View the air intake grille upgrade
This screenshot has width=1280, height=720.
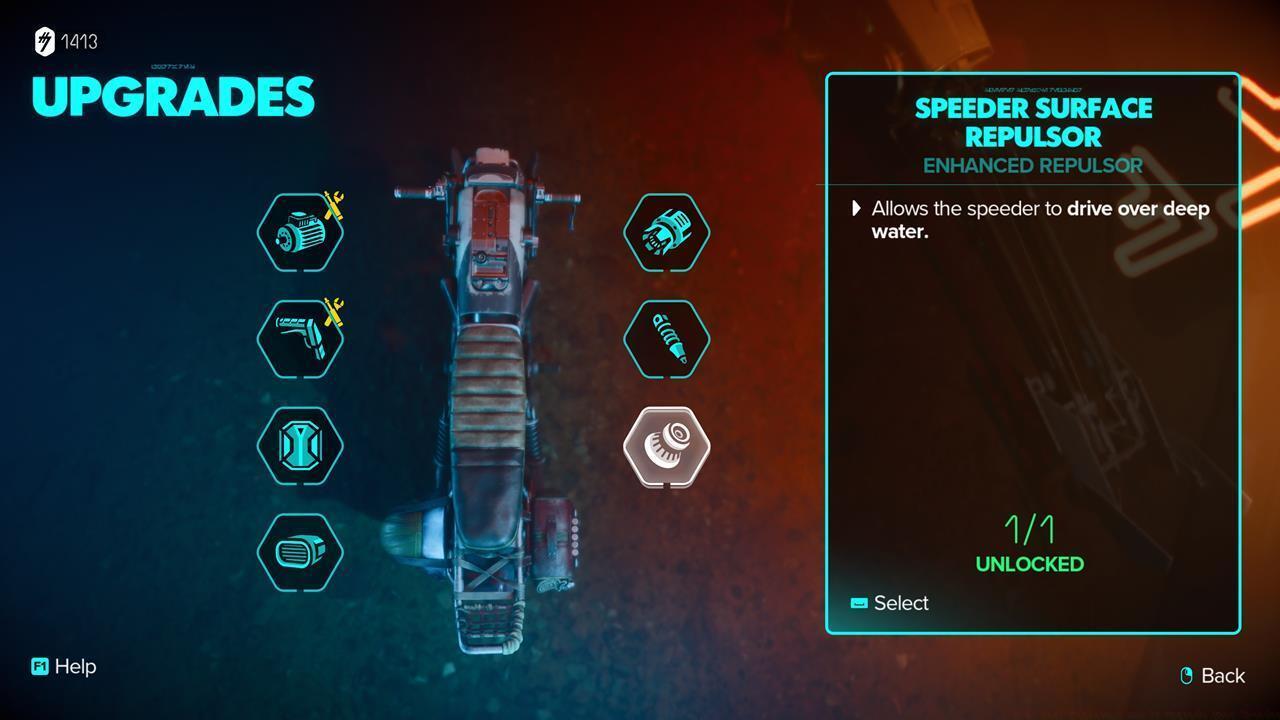tap(300, 551)
